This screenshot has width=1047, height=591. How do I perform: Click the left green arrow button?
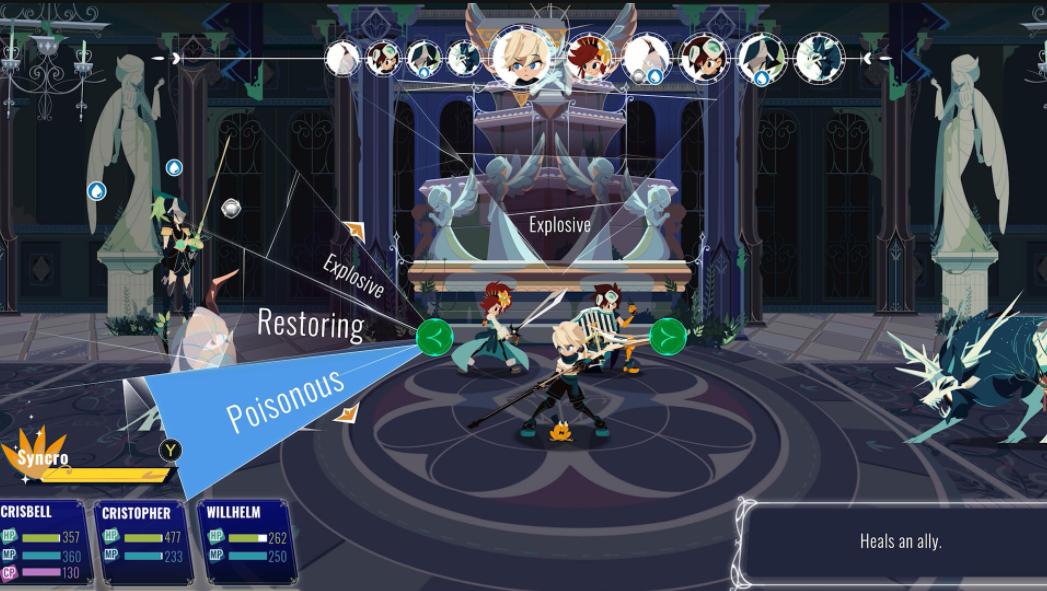(x=434, y=338)
